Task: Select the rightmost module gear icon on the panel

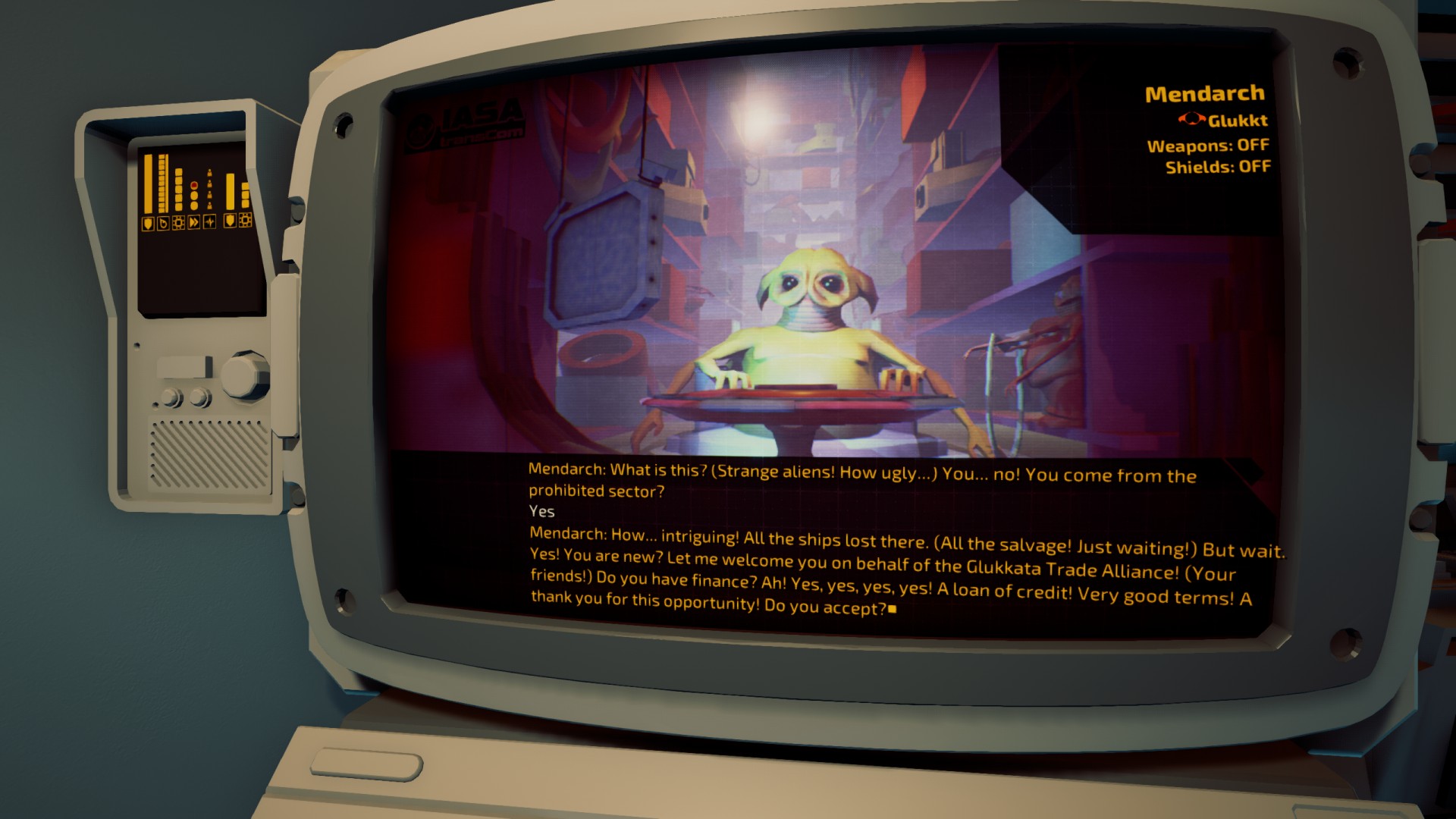Action: [x=245, y=222]
